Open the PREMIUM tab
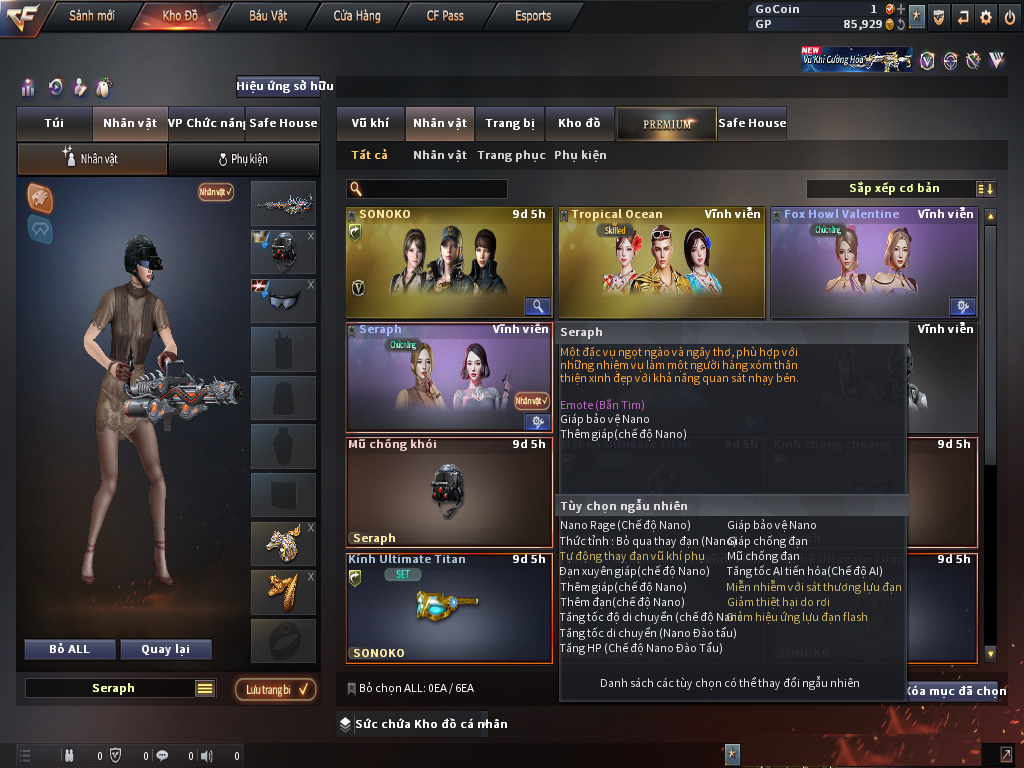The image size is (1024, 768). [x=666, y=124]
